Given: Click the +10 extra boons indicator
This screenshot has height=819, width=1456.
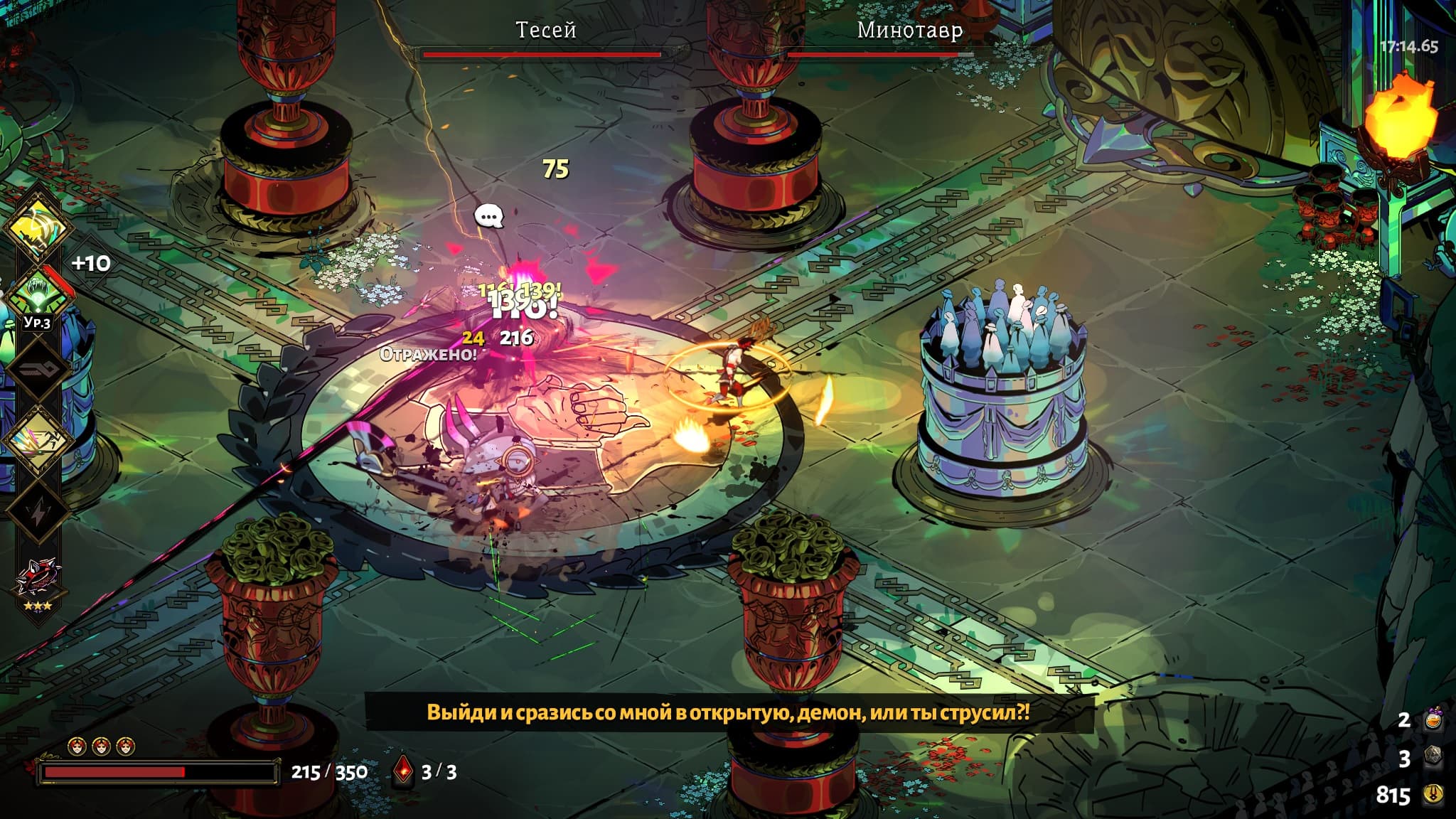Looking at the screenshot, I should click(91, 264).
